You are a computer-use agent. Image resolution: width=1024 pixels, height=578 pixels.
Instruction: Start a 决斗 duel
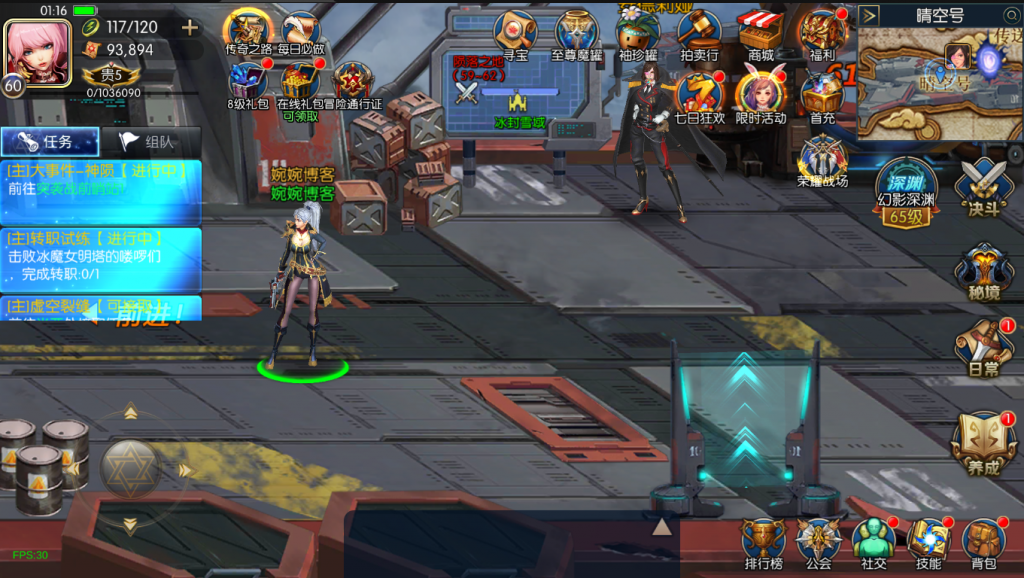983,188
